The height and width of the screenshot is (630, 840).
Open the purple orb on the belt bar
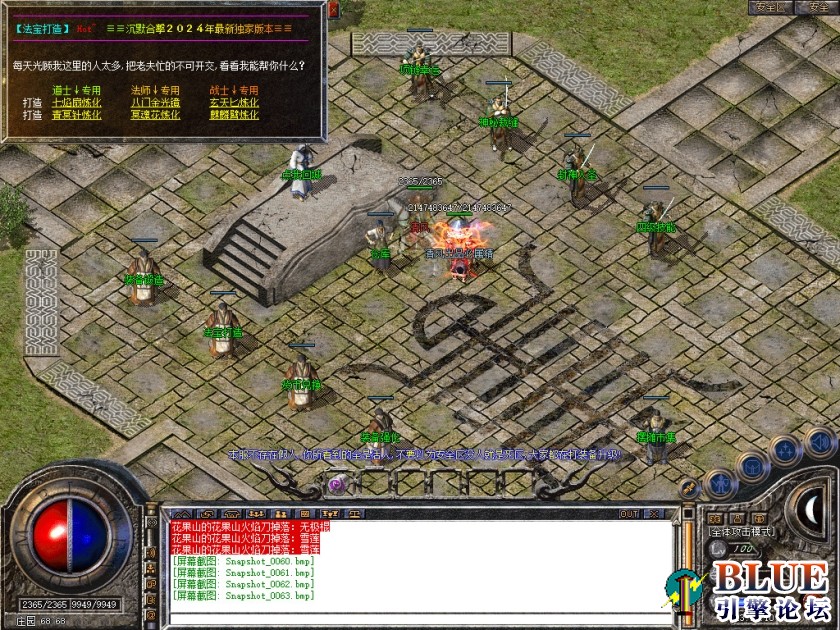[x=337, y=484]
